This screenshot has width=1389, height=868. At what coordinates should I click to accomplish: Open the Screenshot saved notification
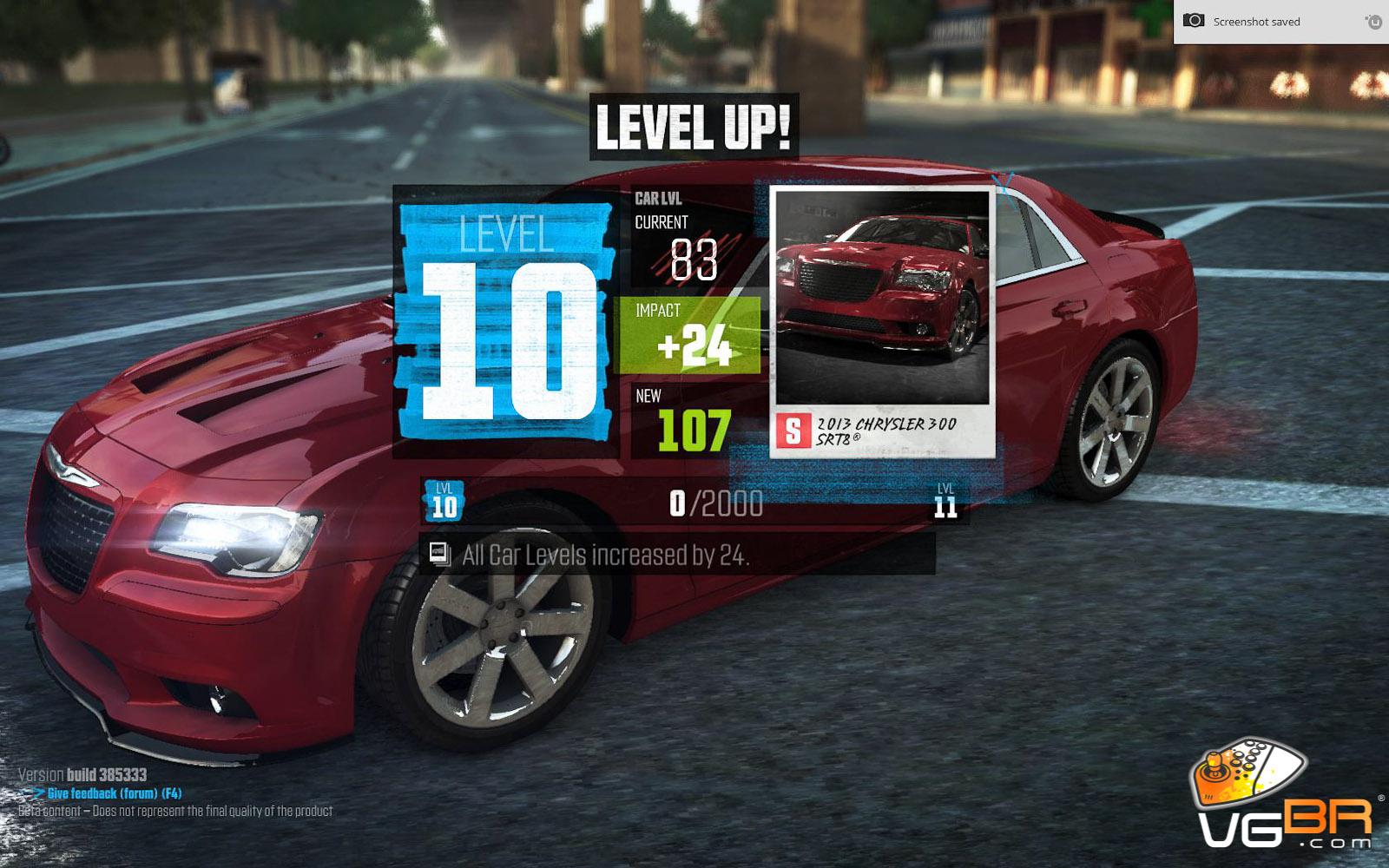tap(1256, 22)
